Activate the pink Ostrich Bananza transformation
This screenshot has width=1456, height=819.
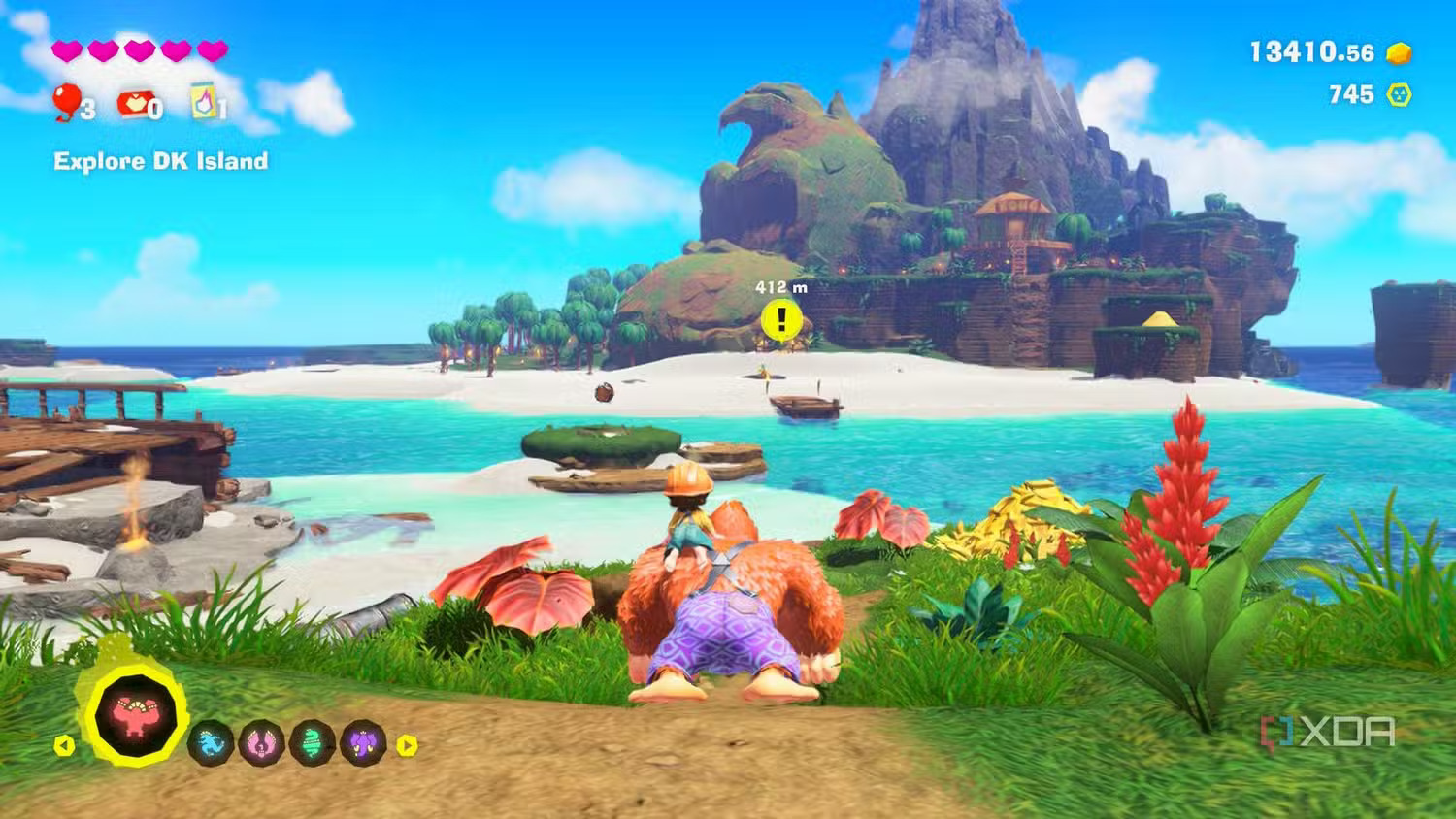[x=262, y=744]
